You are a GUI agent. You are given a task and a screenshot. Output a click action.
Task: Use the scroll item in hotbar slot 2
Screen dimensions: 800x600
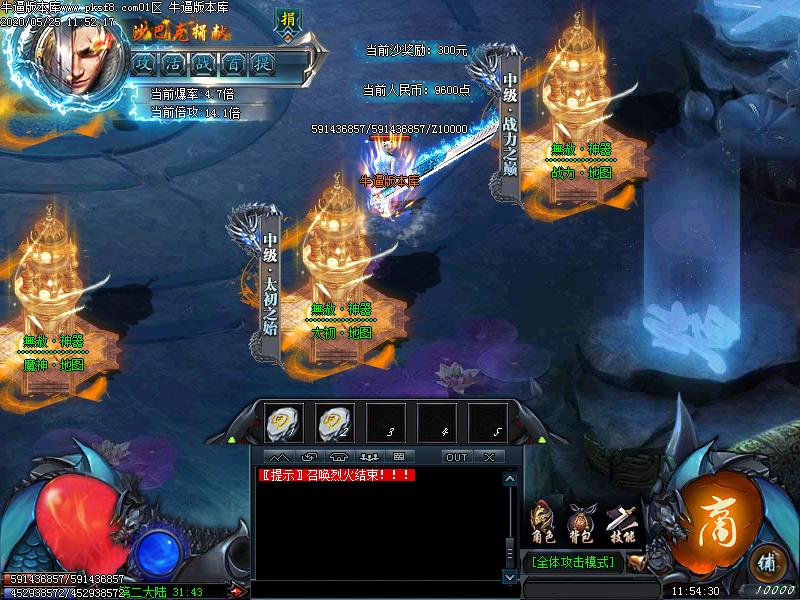click(334, 423)
